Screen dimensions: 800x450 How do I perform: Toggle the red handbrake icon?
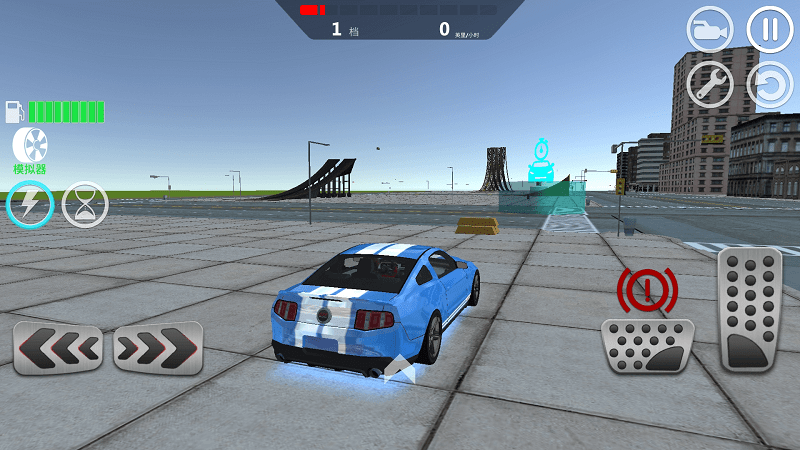(x=647, y=290)
